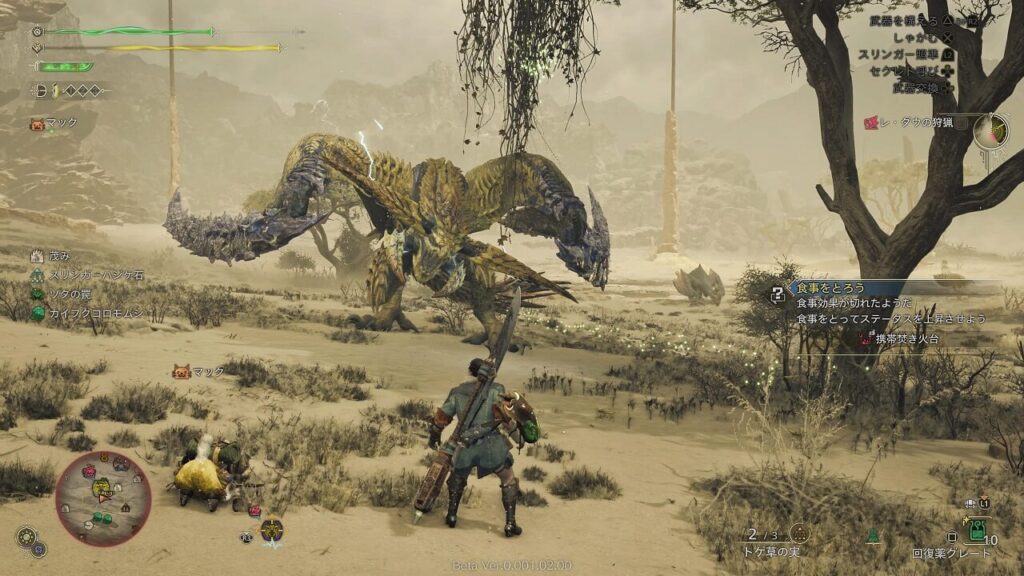Open the レ・ダウの狩猟 quest tracker

click(913, 122)
